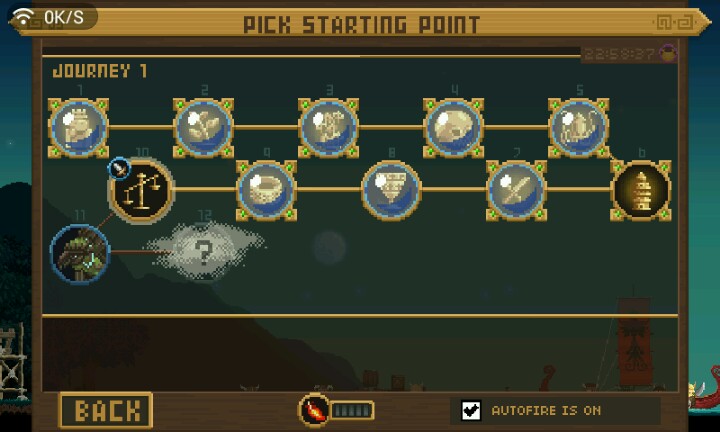Toggle the Autofire checkbox

472,410
